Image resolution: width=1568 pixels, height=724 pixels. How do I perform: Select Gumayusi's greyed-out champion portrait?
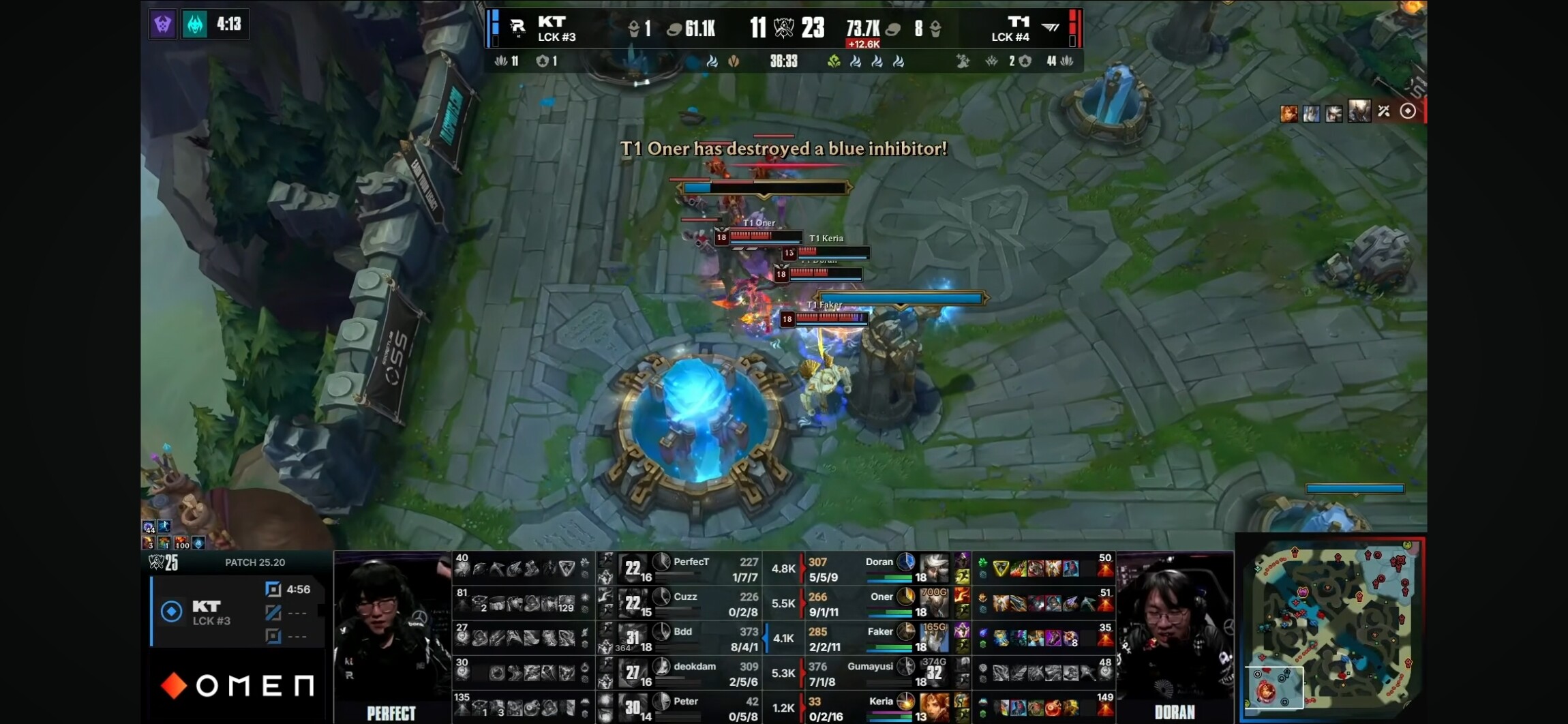point(935,673)
